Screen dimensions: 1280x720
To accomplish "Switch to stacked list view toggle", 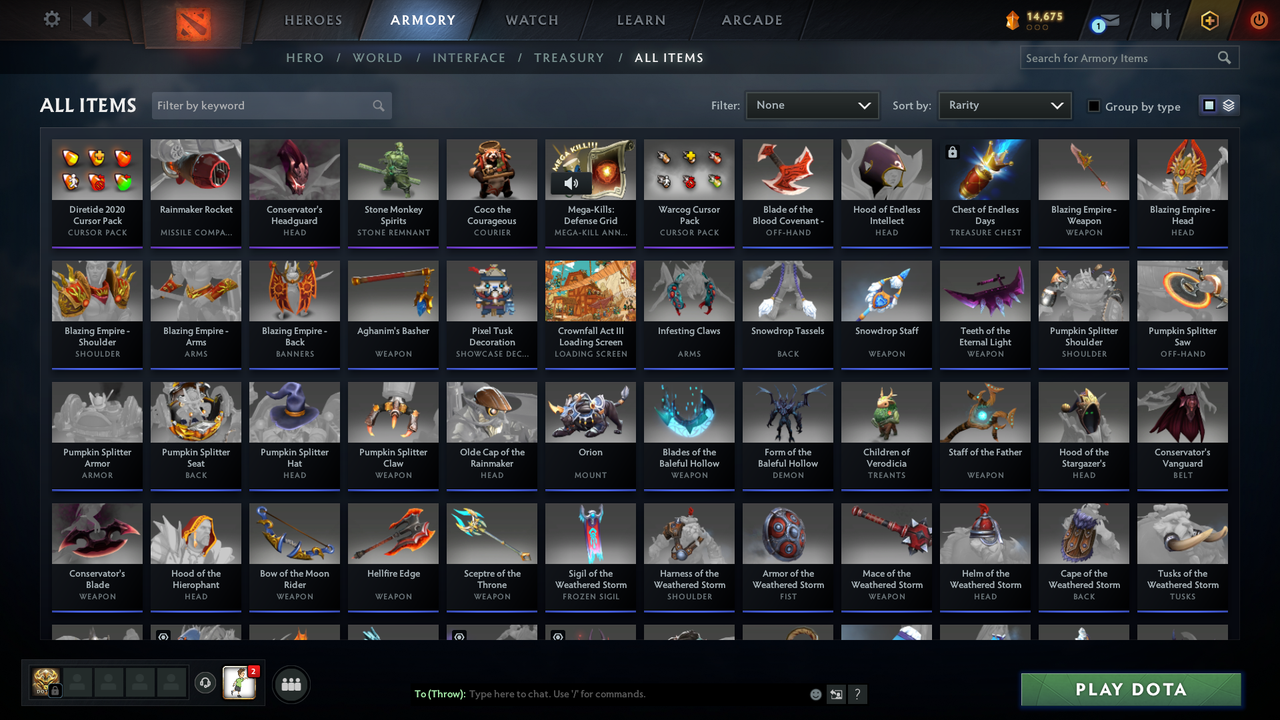I will tap(1231, 104).
